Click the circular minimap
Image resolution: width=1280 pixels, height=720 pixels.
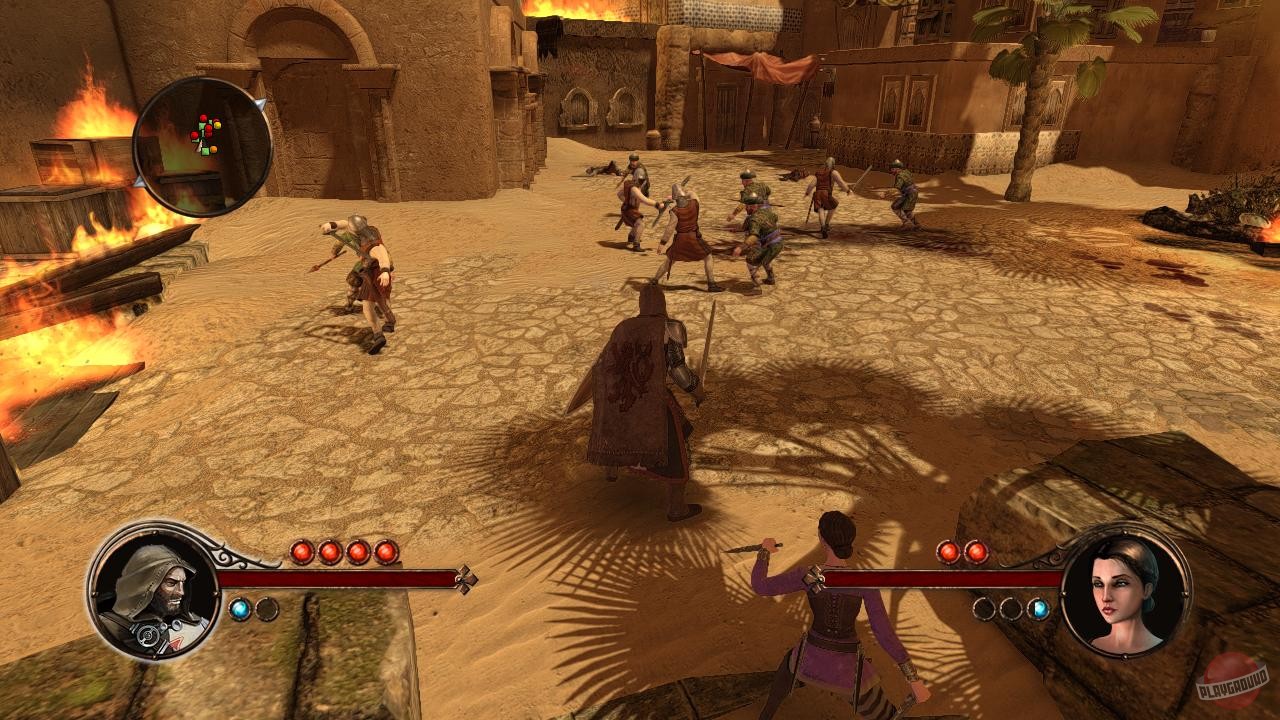click(x=202, y=147)
